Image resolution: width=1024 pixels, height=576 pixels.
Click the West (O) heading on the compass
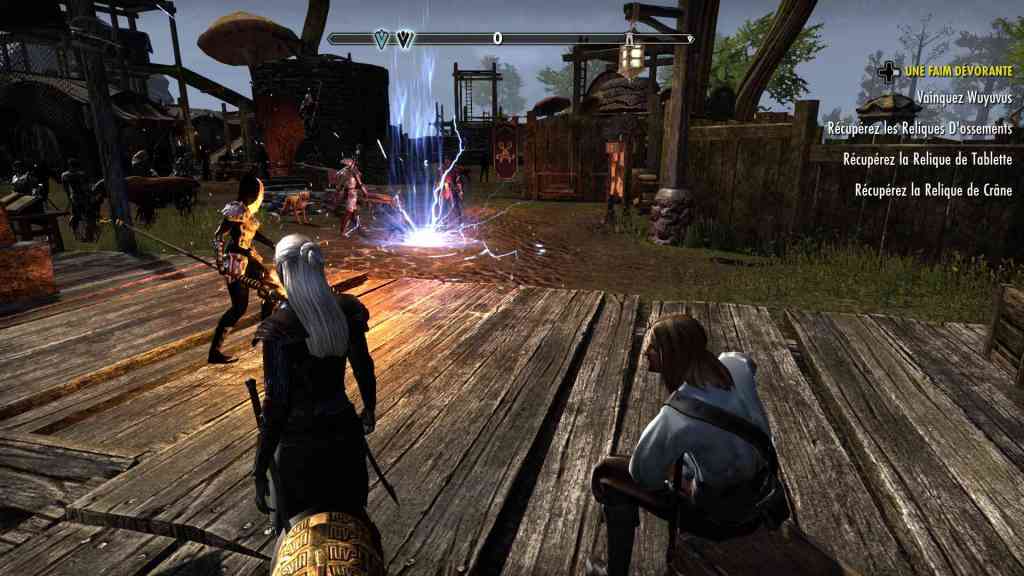497,39
